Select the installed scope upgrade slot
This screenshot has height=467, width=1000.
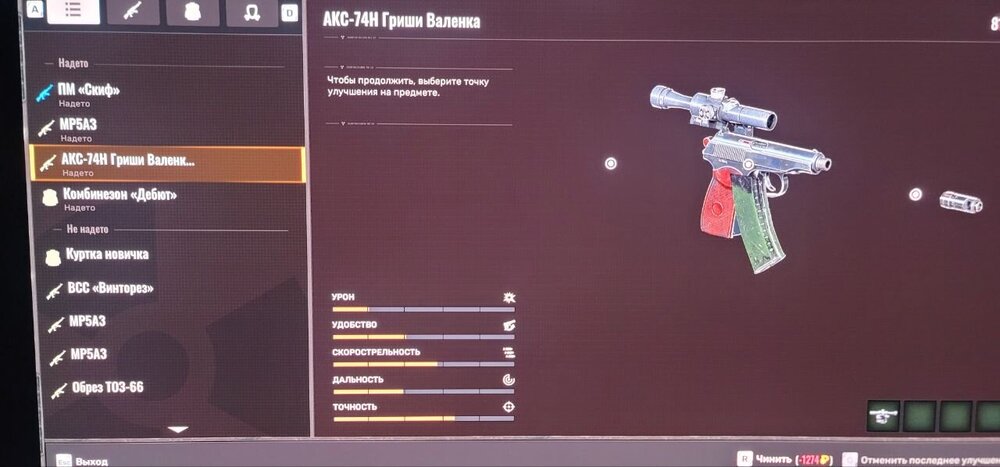(x=883, y=414)
